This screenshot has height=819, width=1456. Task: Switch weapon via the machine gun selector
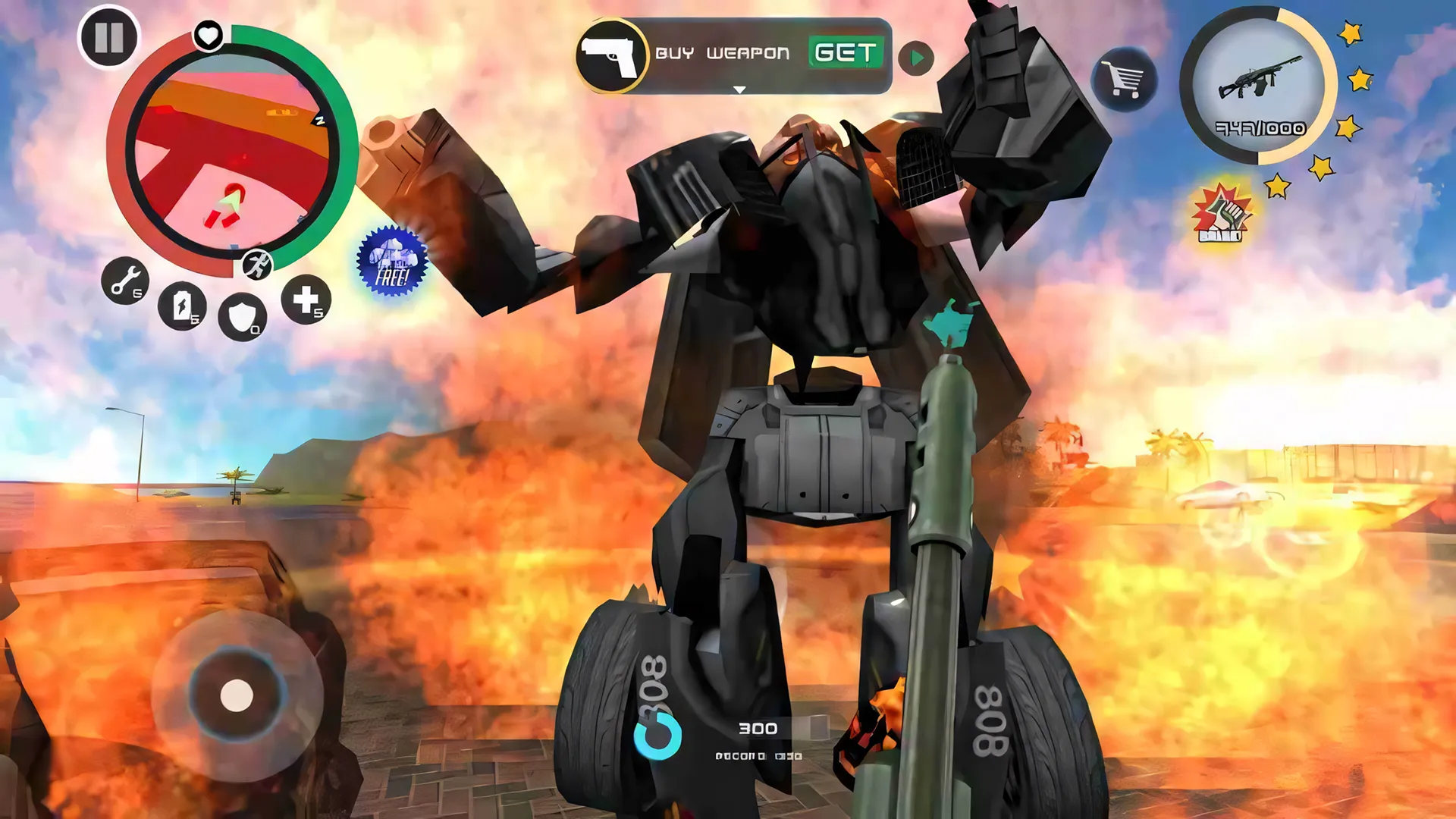1259,87
